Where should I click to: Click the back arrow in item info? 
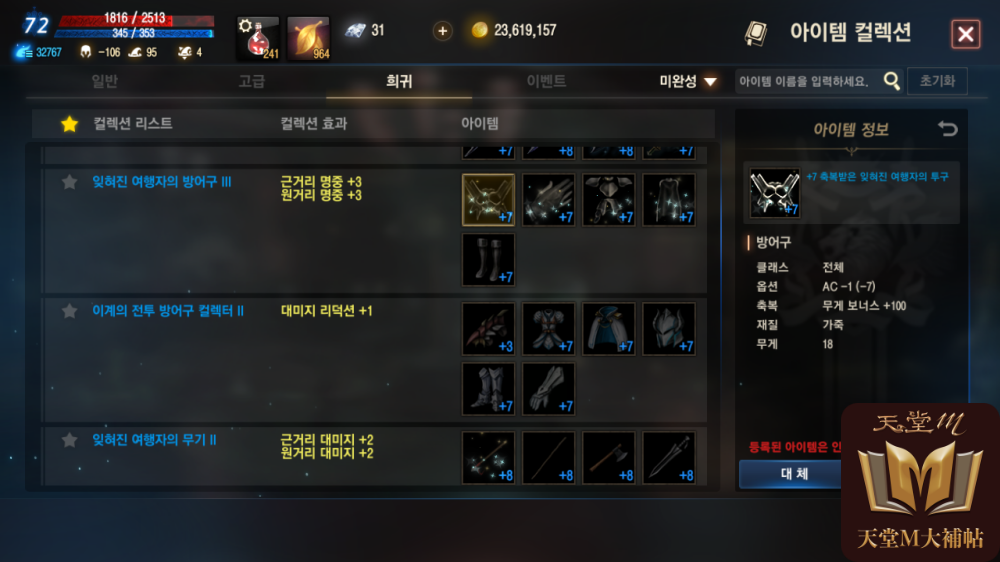click(x=947, y=129)
